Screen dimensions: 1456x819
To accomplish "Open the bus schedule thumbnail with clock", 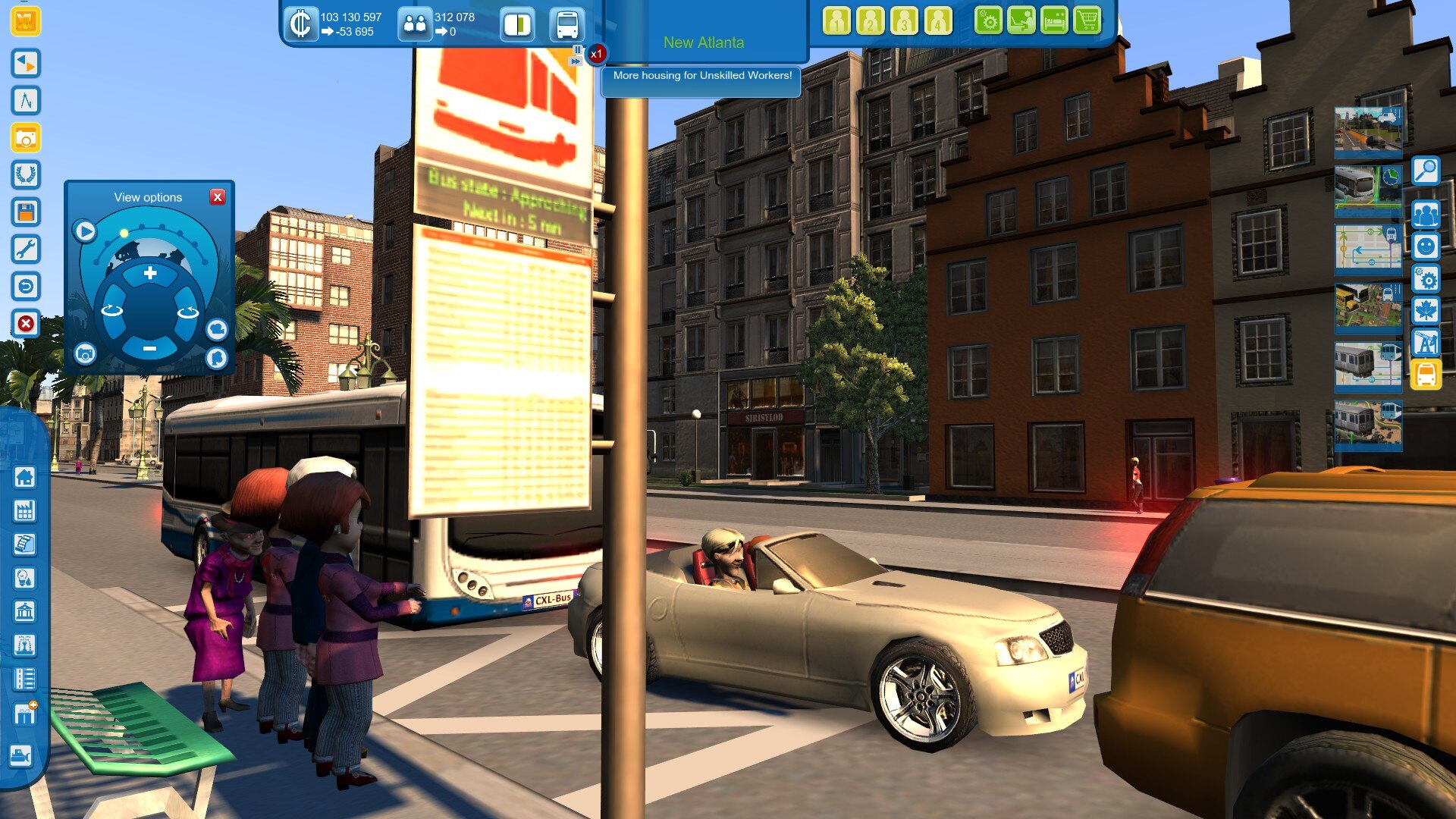I will [x=1368, y=187].
